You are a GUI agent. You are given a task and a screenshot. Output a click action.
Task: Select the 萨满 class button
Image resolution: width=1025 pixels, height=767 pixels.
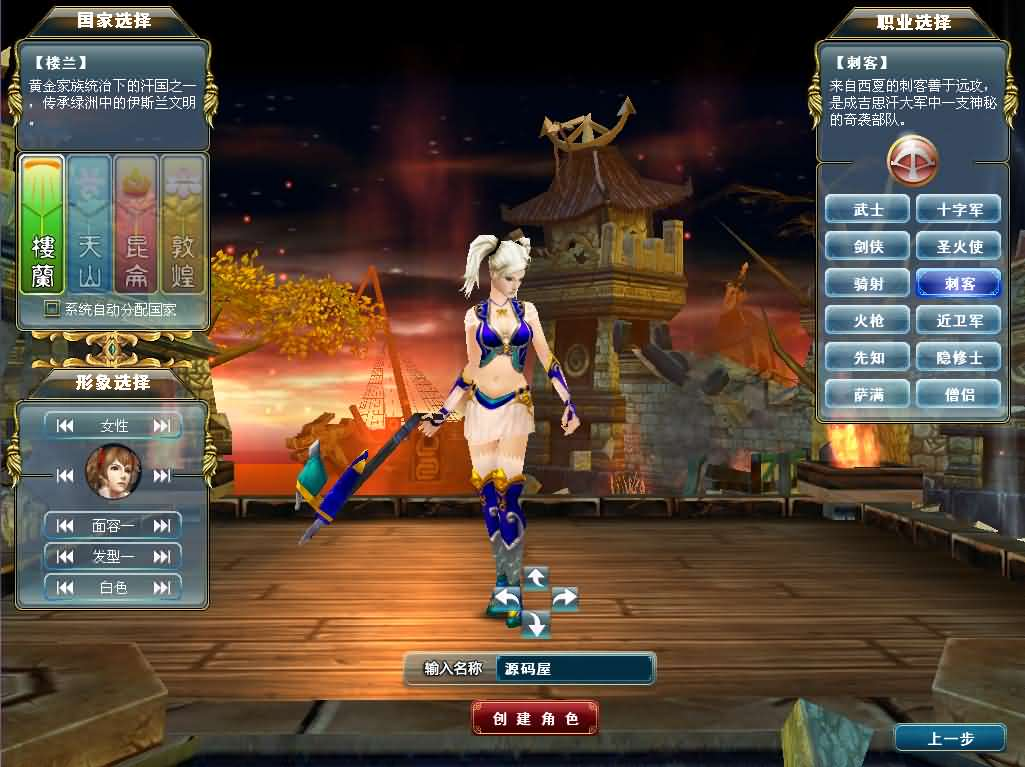[x=868, y=394]
